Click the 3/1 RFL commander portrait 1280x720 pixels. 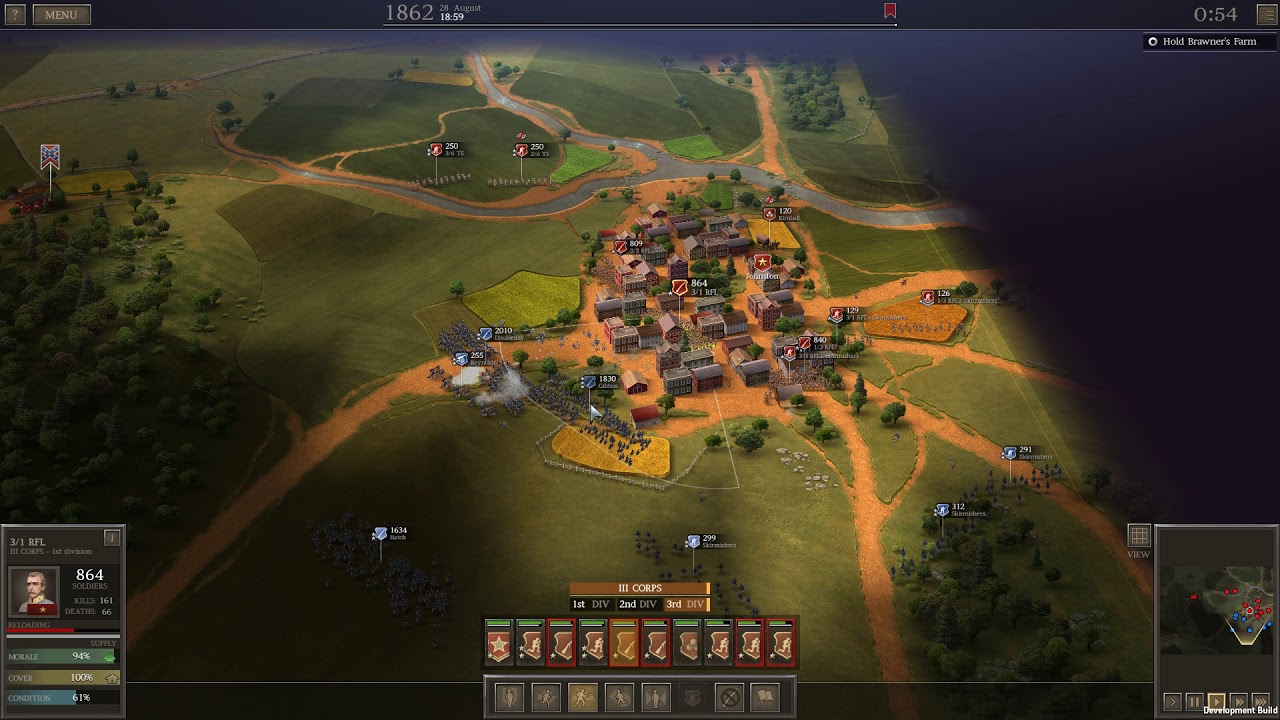tap(34, 591)
